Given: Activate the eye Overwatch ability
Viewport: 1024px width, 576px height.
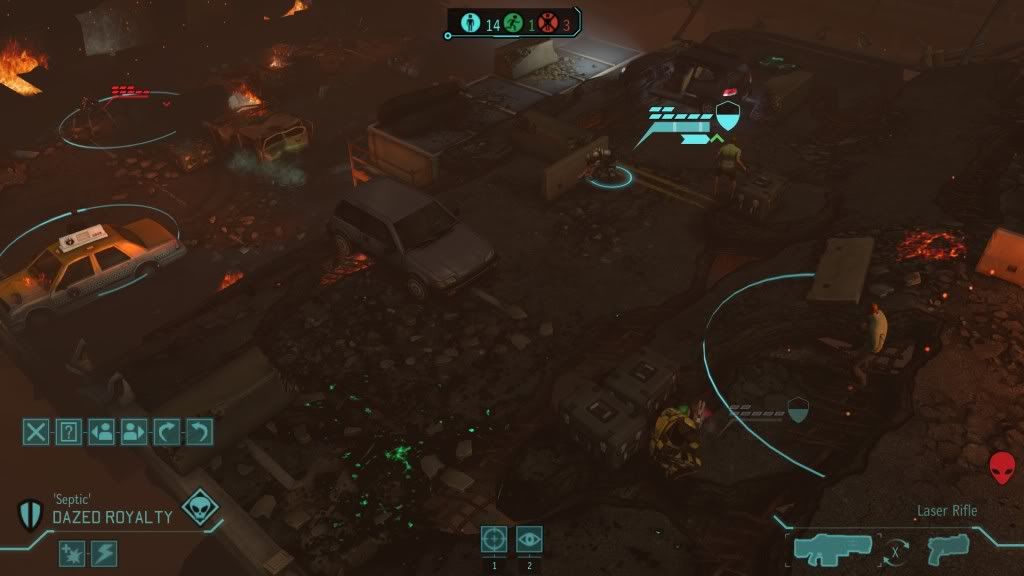Looking at the screenshot, I should pos(529,539).
